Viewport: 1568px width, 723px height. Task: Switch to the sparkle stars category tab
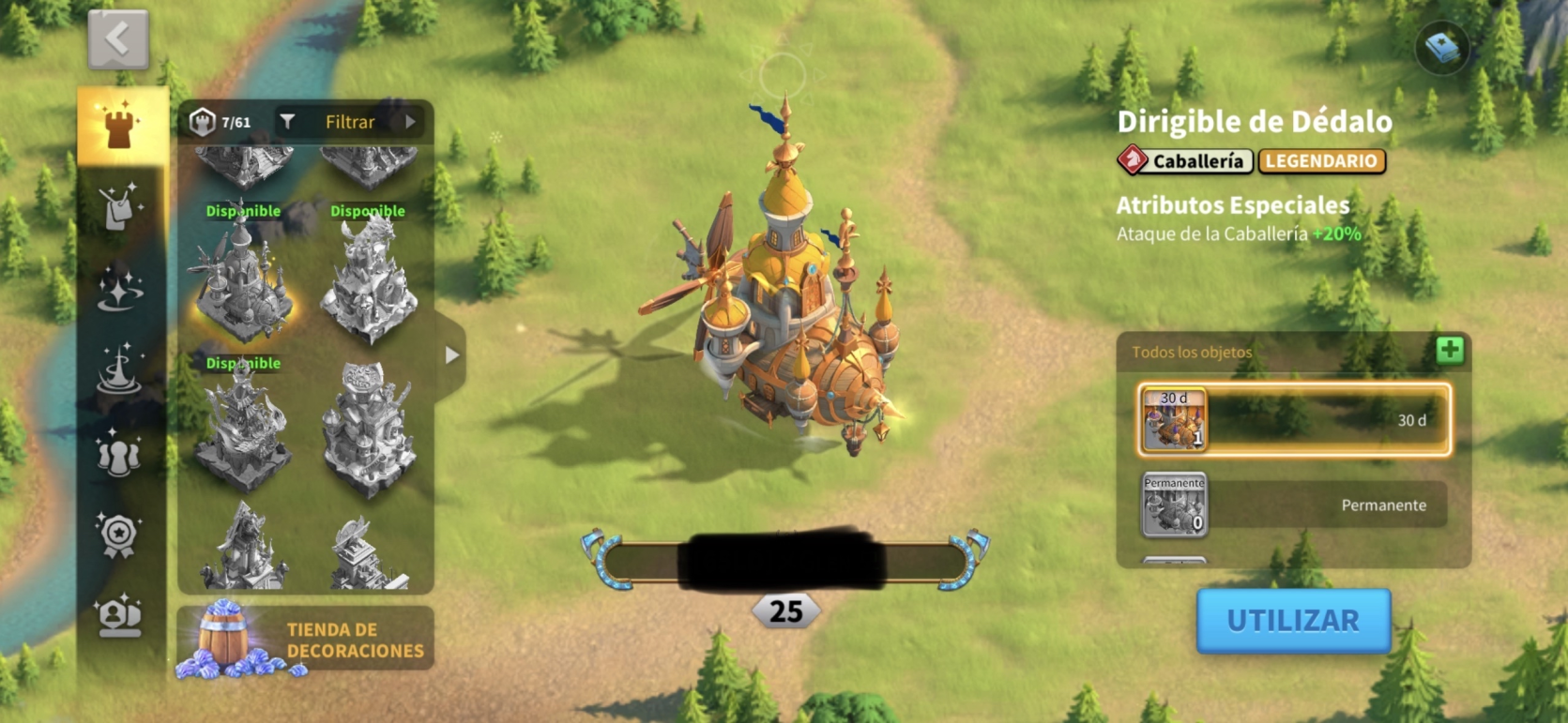pos(121,288)
